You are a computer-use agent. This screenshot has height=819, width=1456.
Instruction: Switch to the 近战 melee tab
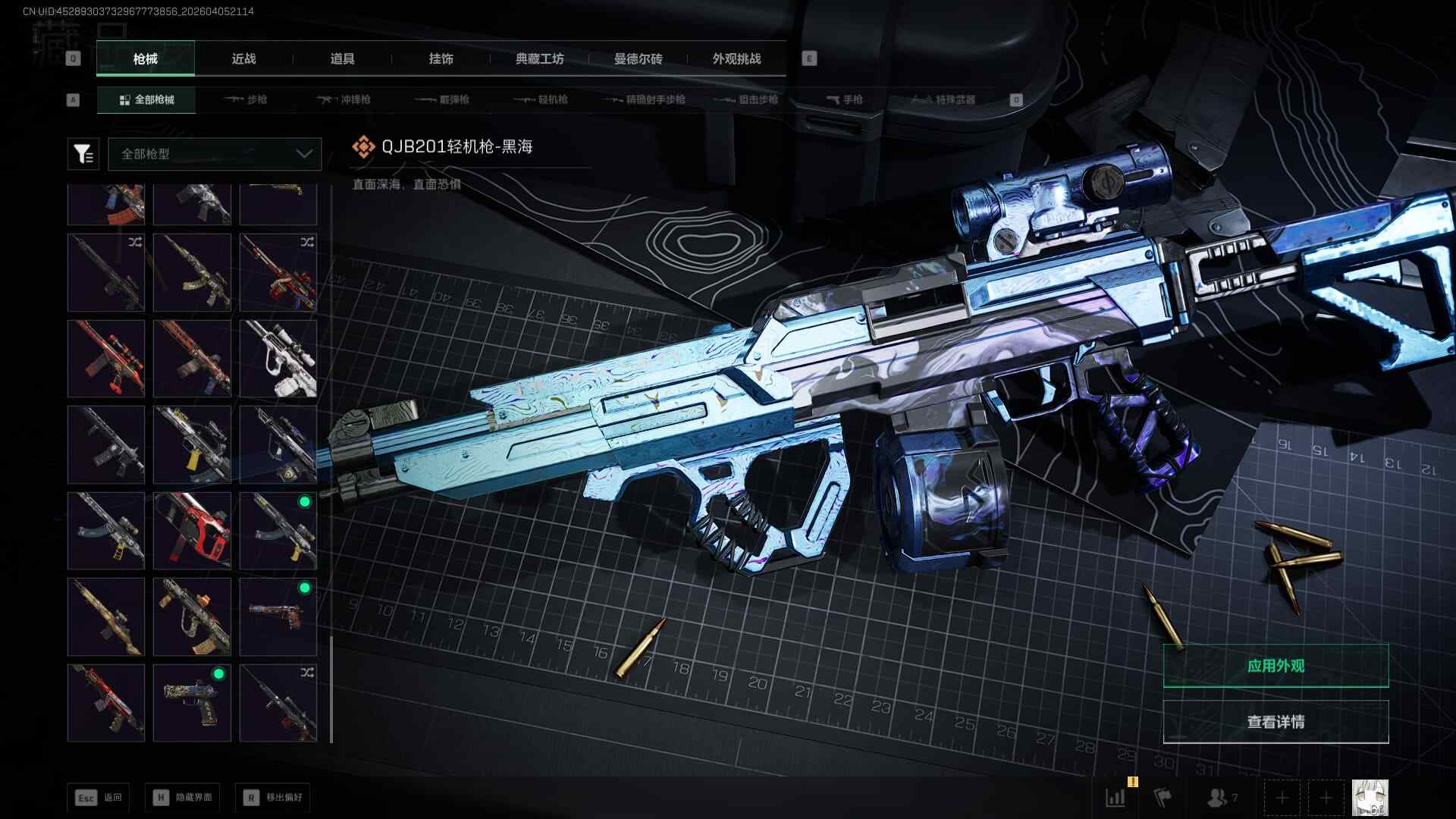coord(243,58)
